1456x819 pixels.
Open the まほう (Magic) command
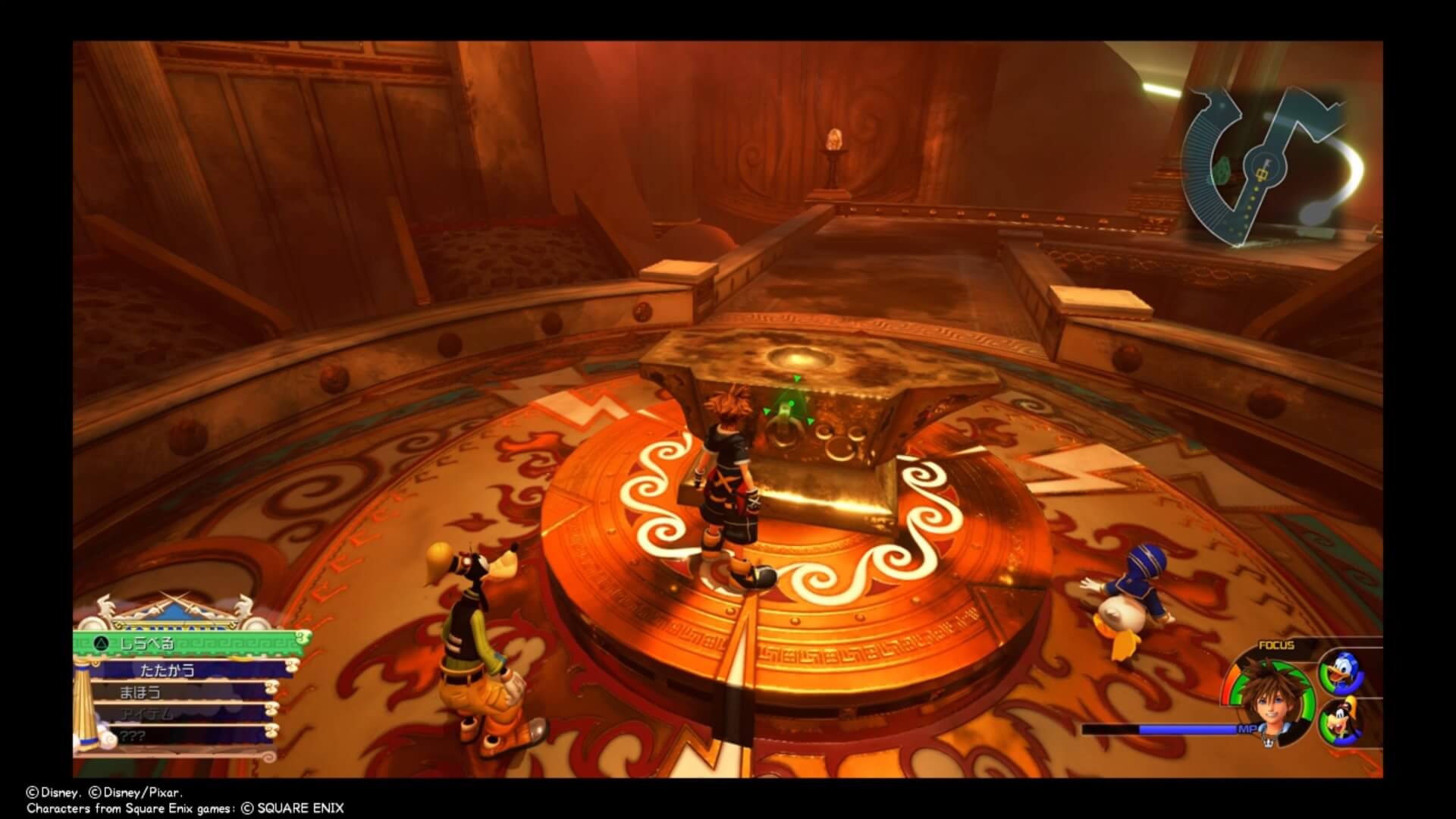coord(182,692)
